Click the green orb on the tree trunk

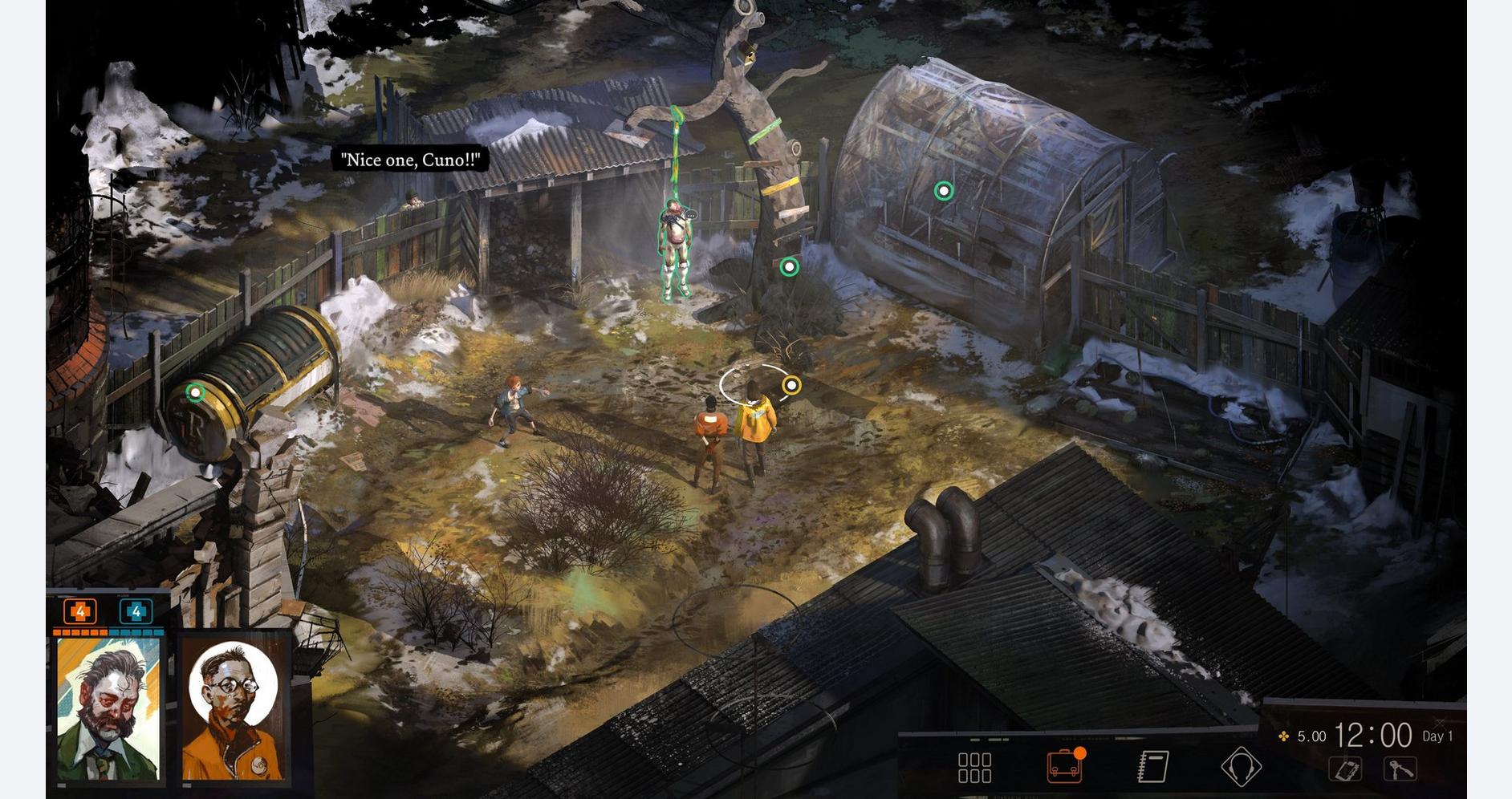click(x=789, y=266)
